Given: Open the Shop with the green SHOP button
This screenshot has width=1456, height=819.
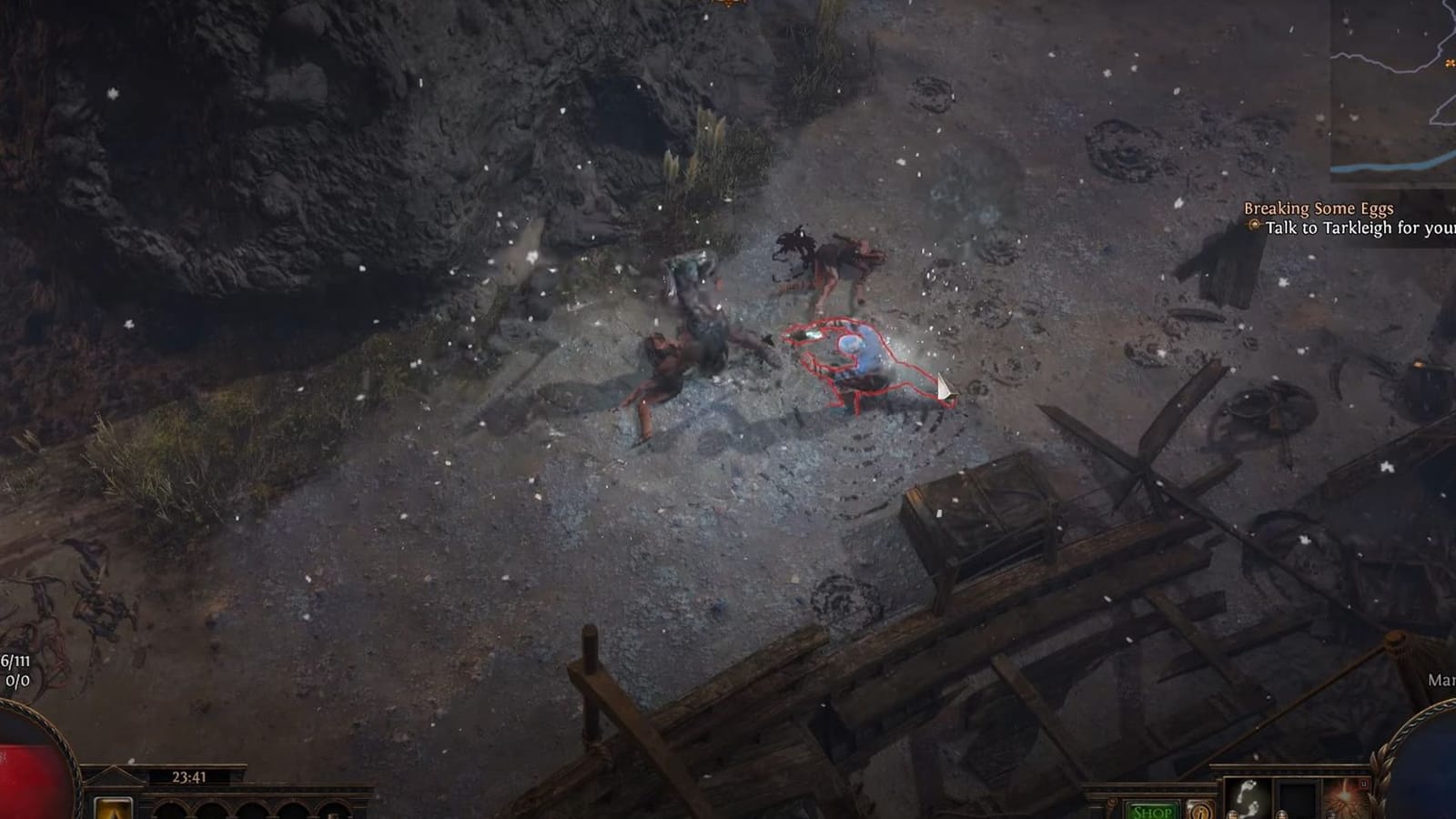Looking at the screenshot, I should click(x=1152, y=813).
